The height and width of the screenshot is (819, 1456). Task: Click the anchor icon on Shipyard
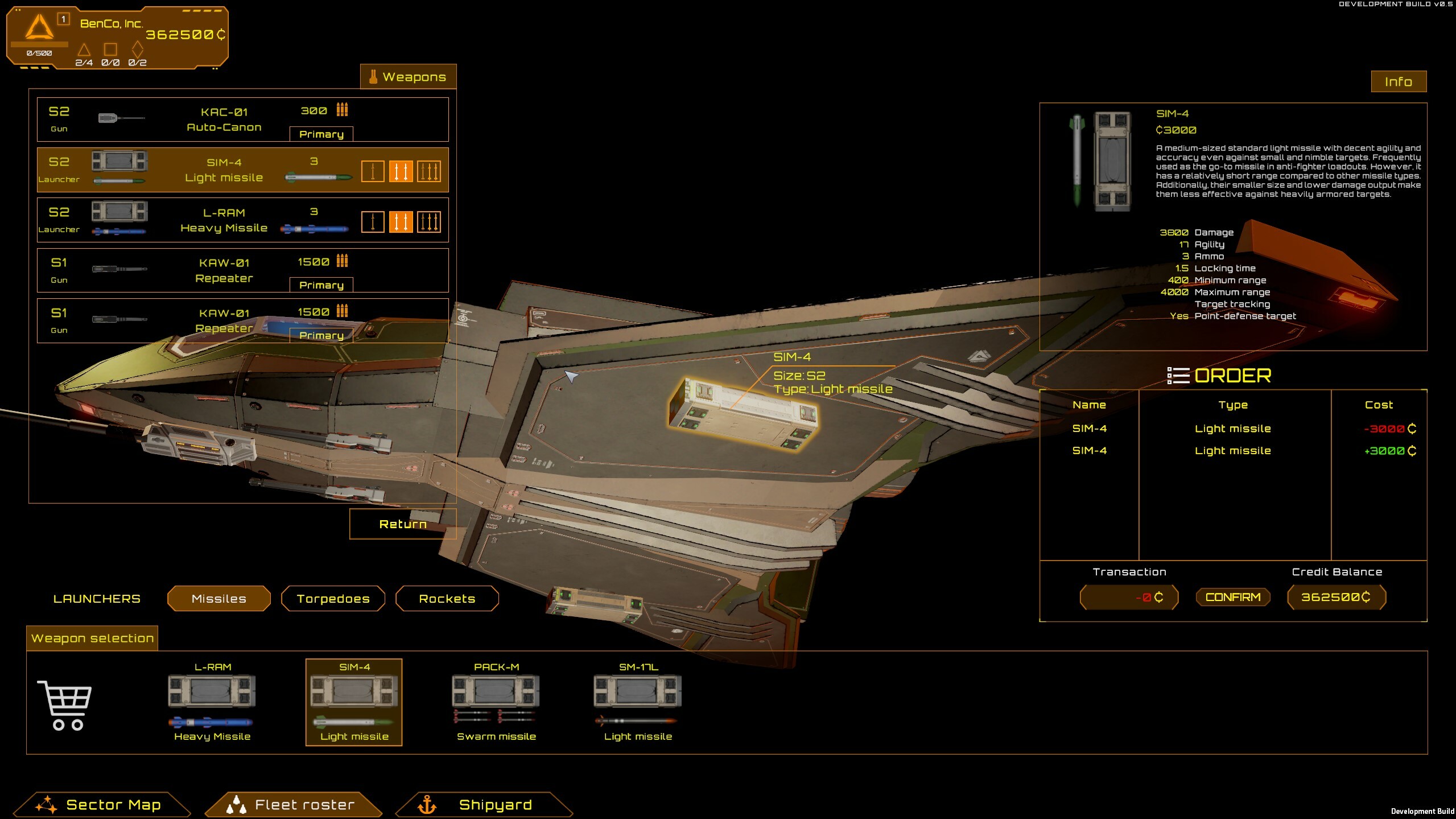428,804
